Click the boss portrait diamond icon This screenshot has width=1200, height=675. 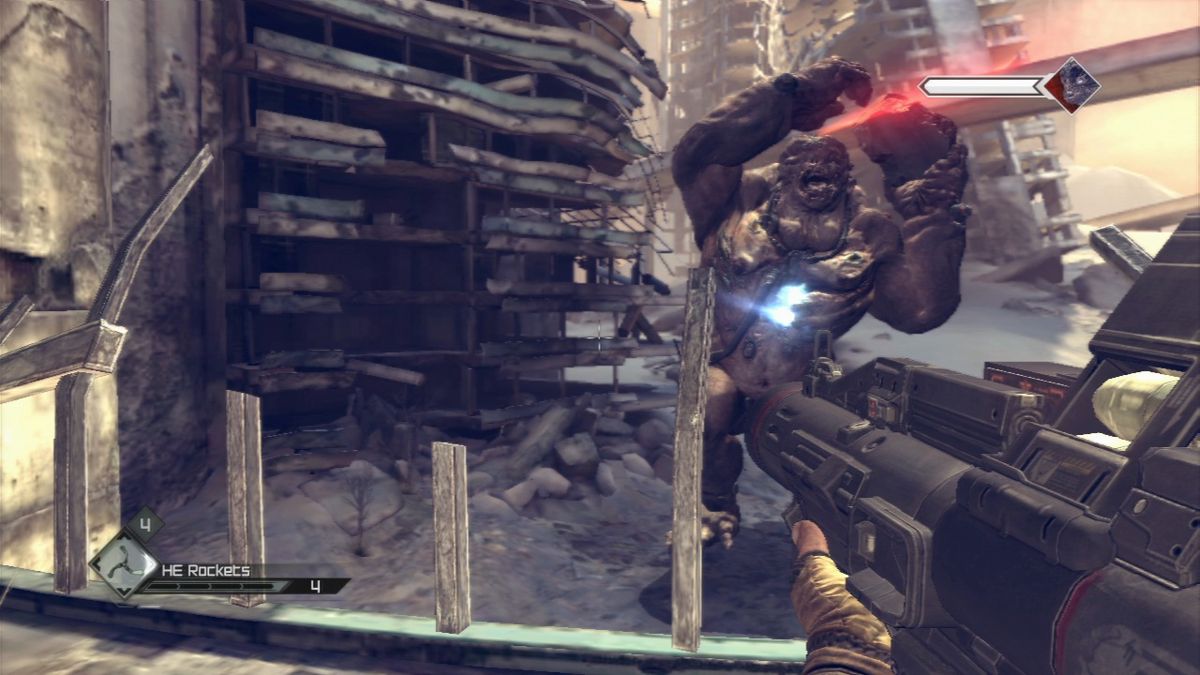coord(1072,84)
